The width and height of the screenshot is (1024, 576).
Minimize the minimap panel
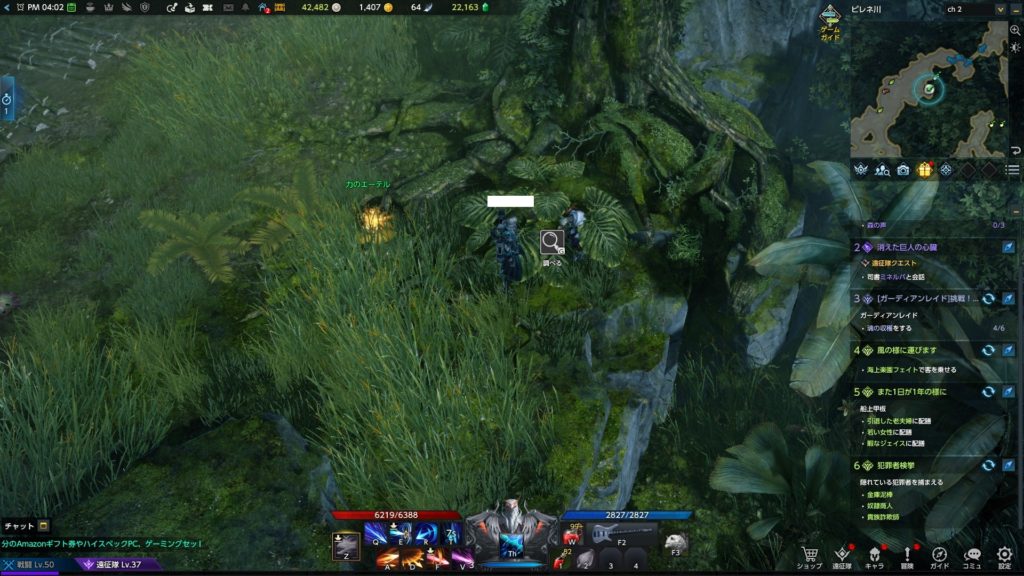pos(1014,9)
